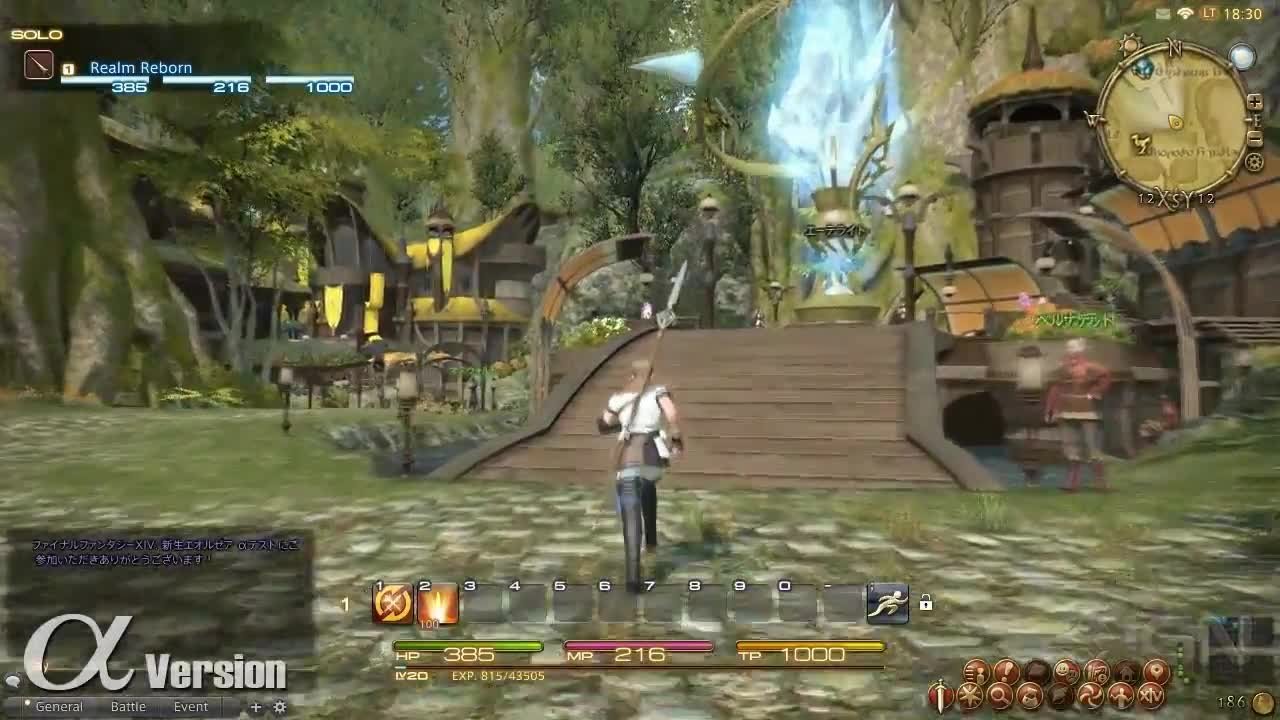Image resolution: width=1280 pixels, height=720 pixels.
Task: Switch to the Battle chat tab
Action: pyautogui.click(x=127, y=706)
